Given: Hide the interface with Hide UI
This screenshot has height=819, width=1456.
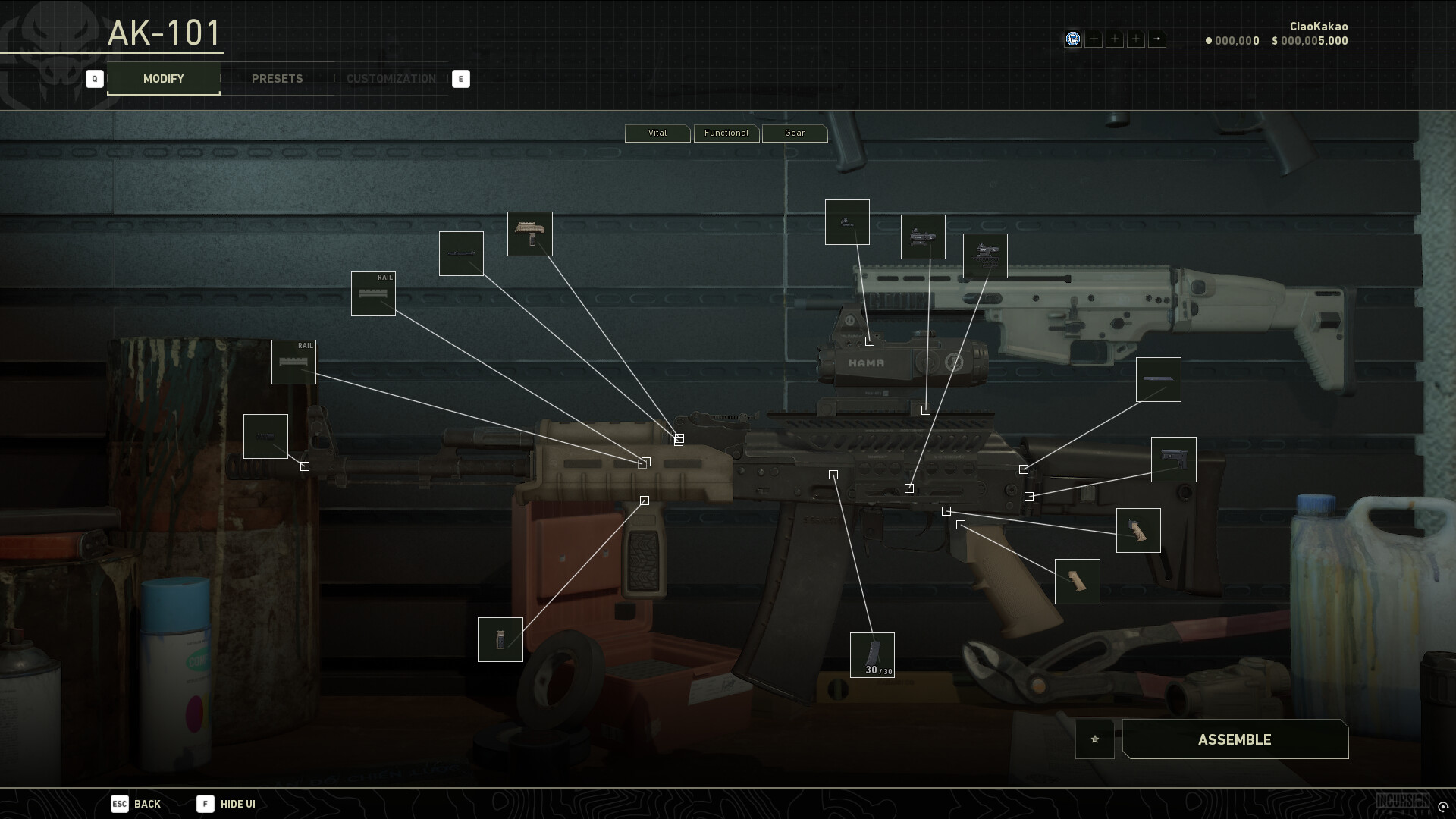Looking at the screenshot, I should coord(227,804).
